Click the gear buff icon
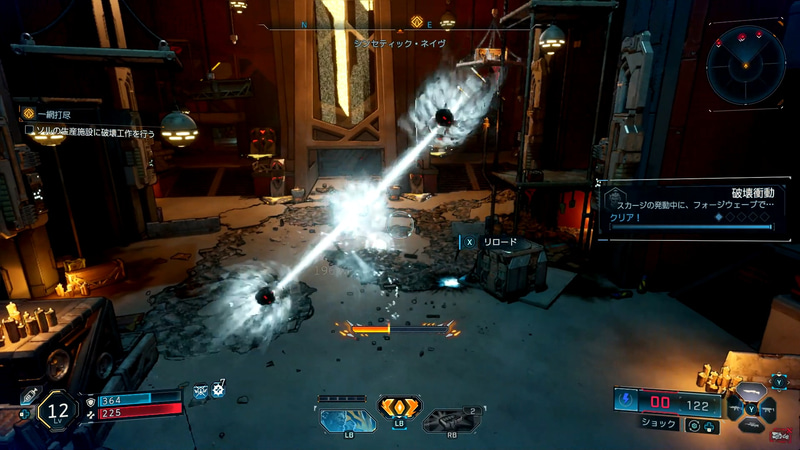The width and height of the screenshot is (800, 450). click(217, 392)
